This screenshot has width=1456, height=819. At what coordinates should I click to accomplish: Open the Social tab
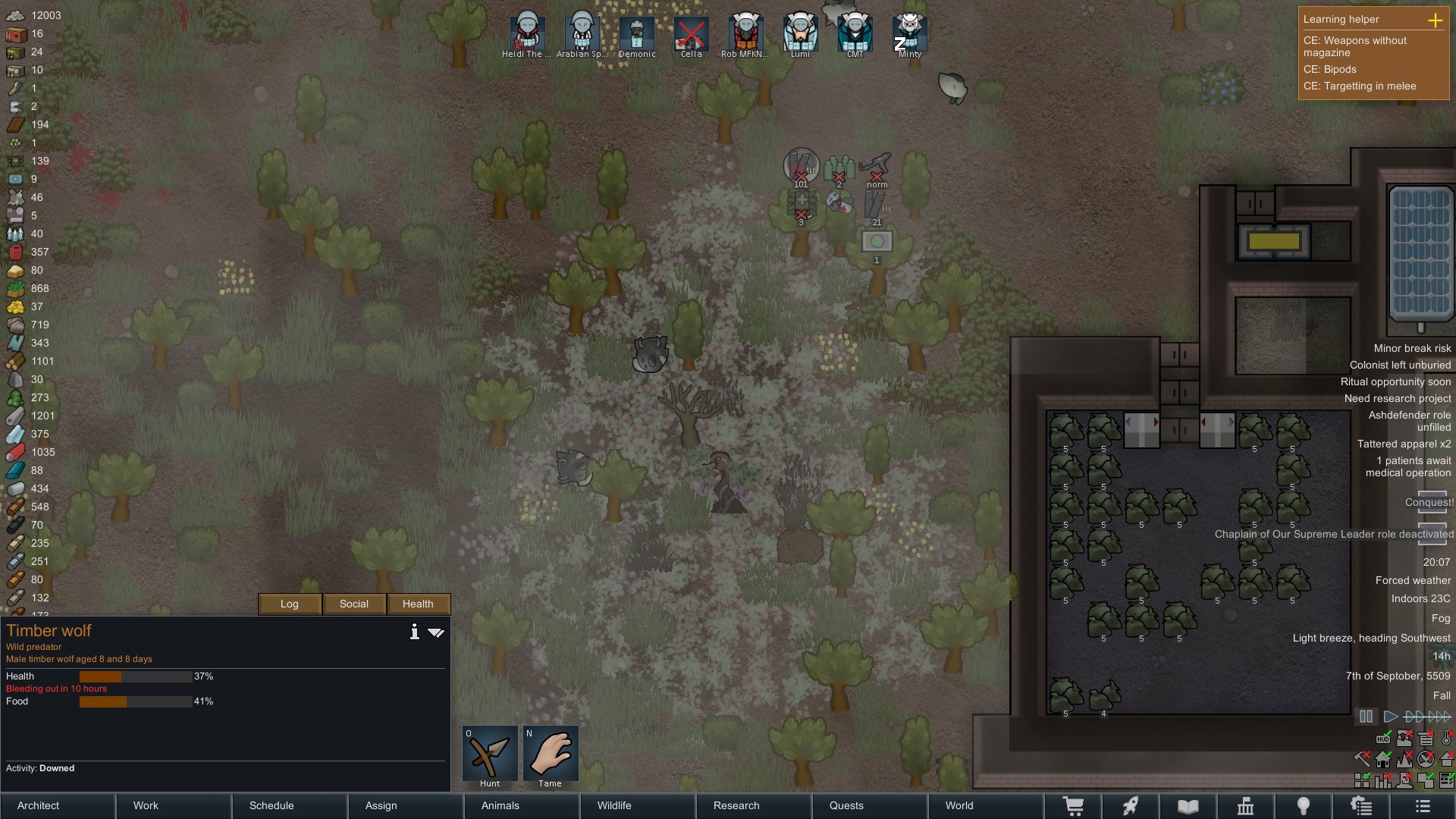[354, 604]
